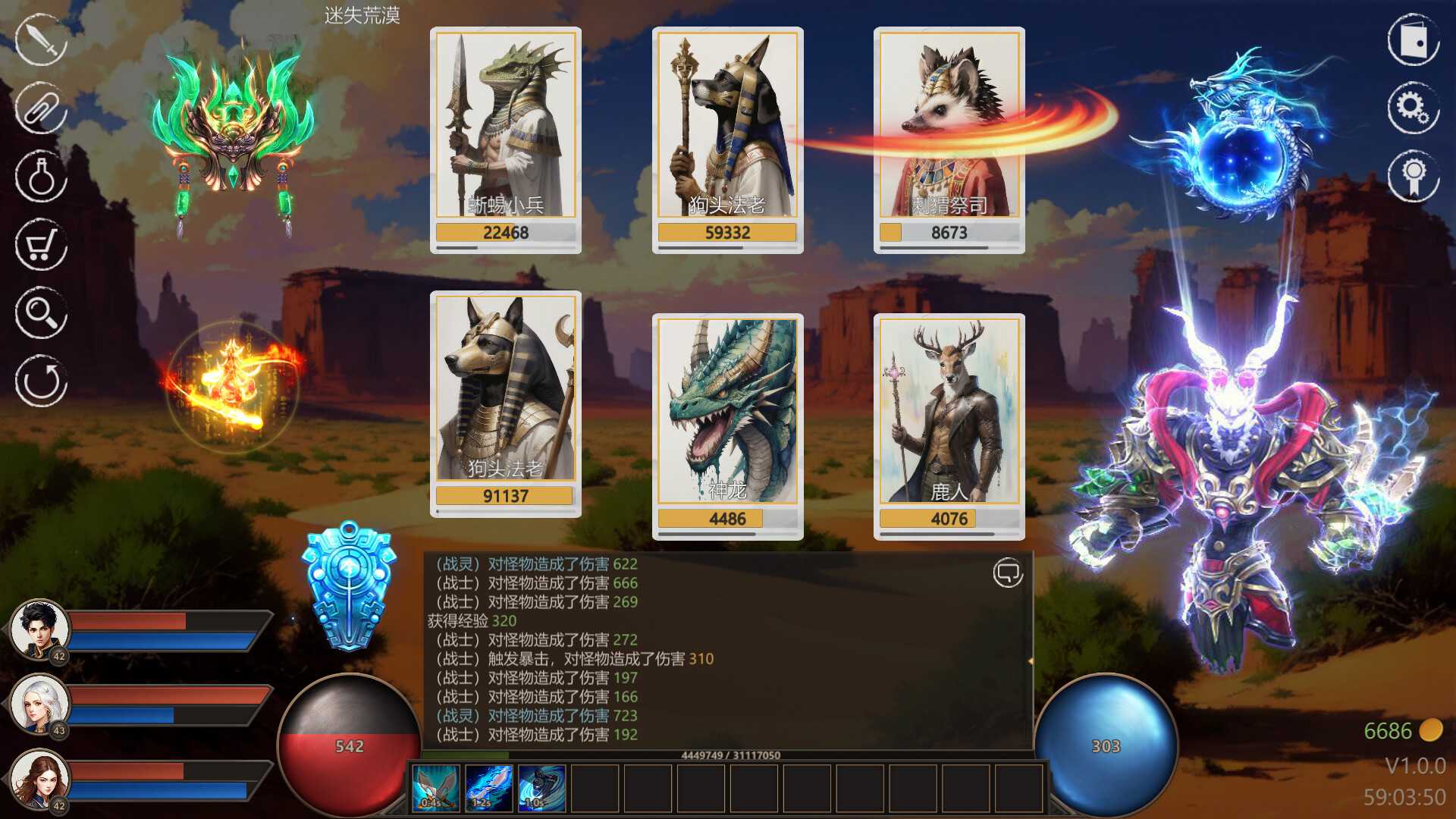Open the book icon at top right
1456x819 pixels.
[1414, 39]
